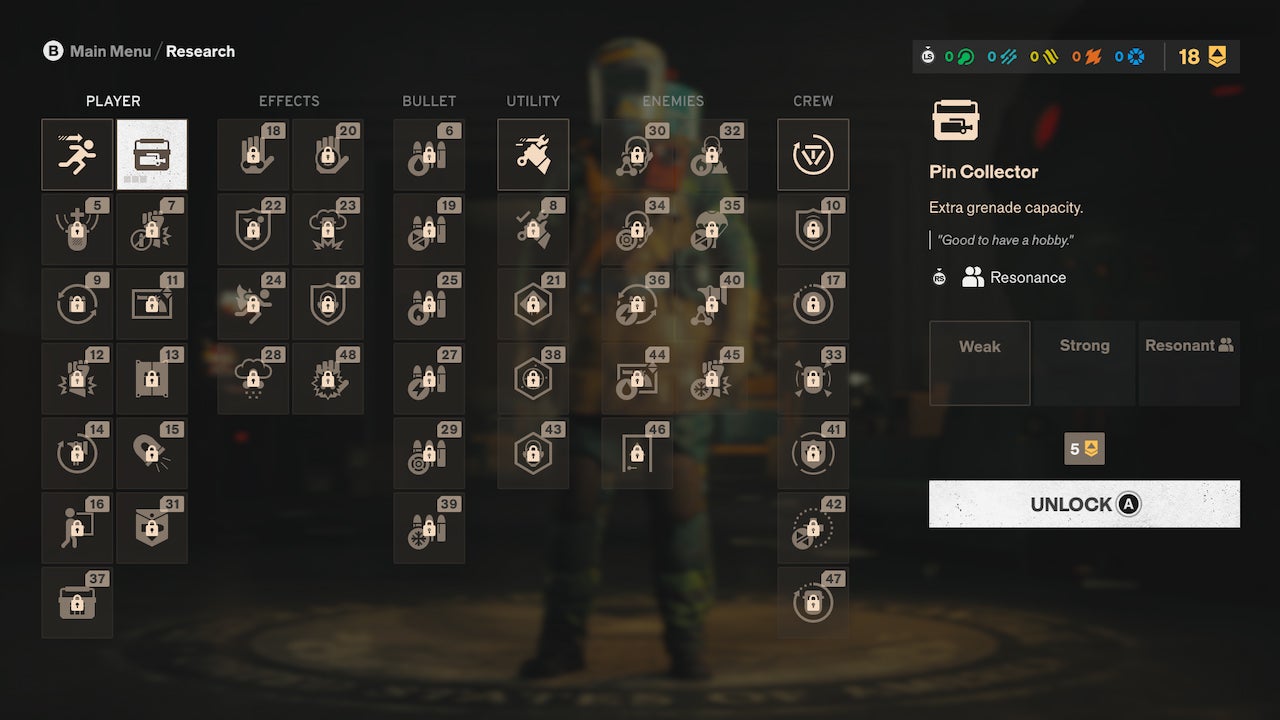Select locked effects tile numbered 18

[x=253, y=155]
